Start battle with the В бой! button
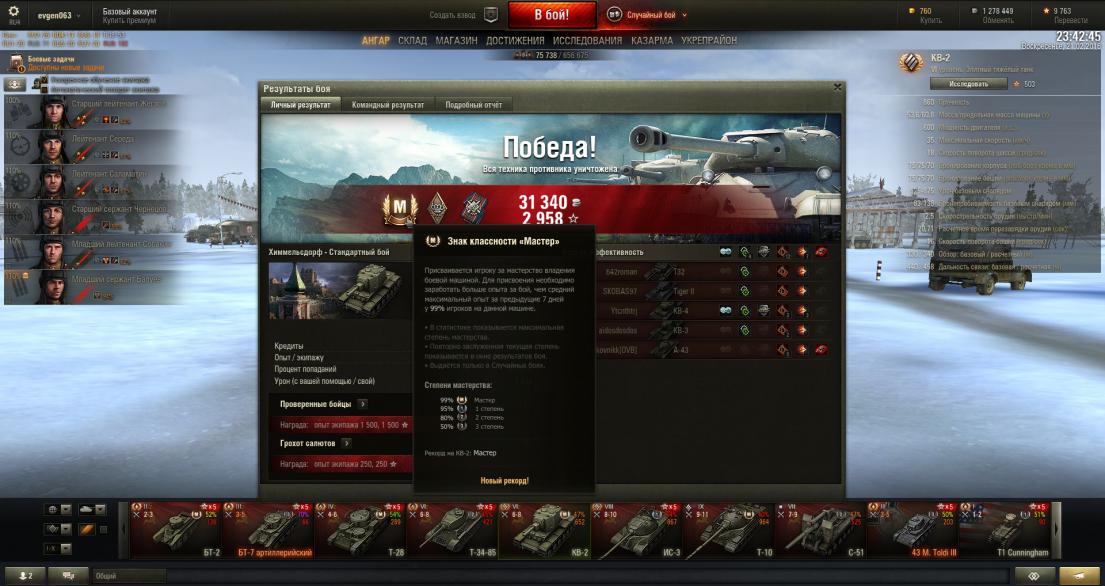This screenshot has height=586, width=1105. click(551, 15)
